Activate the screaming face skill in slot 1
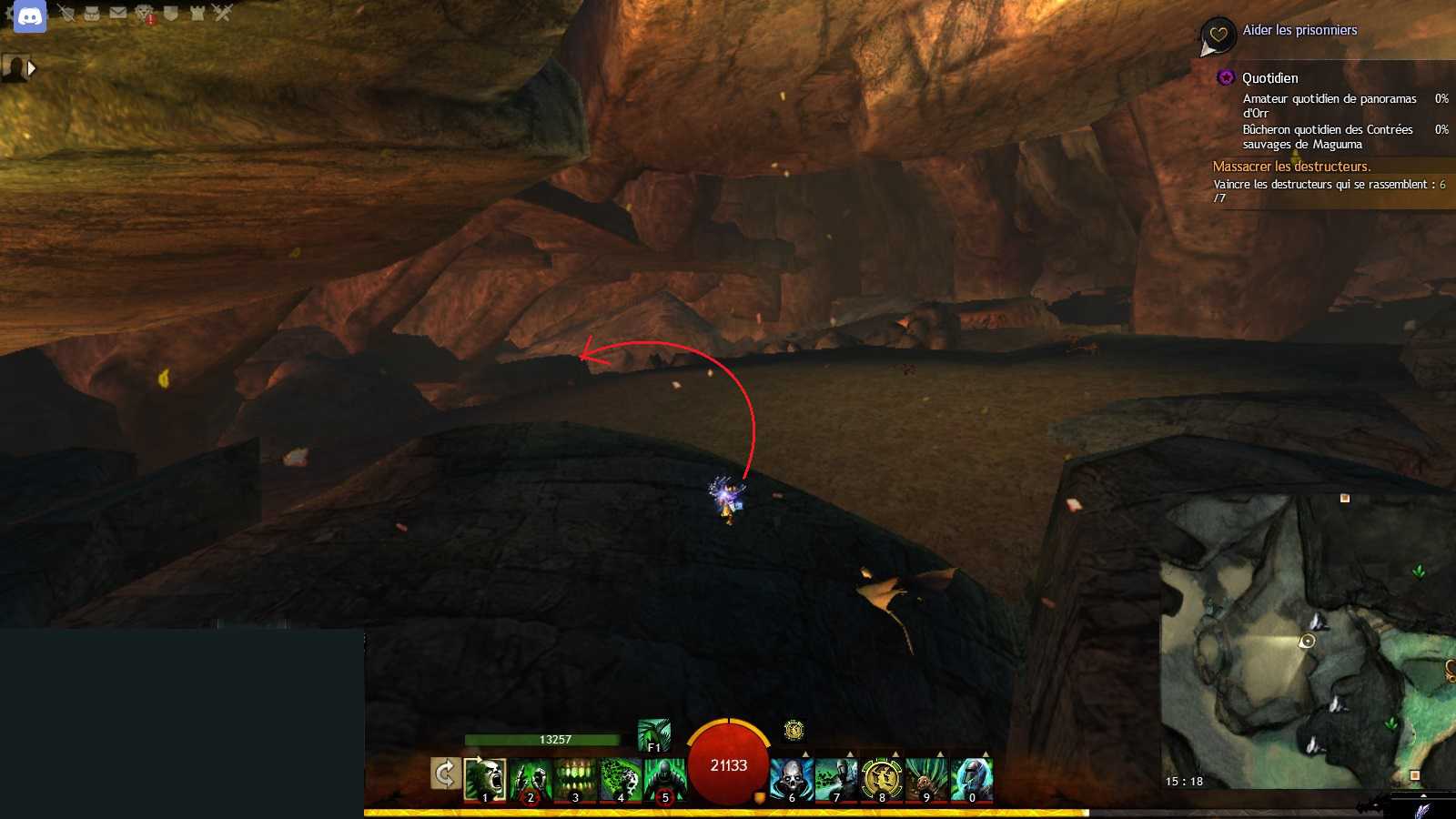1456x819 pixels. coord(485,780)
